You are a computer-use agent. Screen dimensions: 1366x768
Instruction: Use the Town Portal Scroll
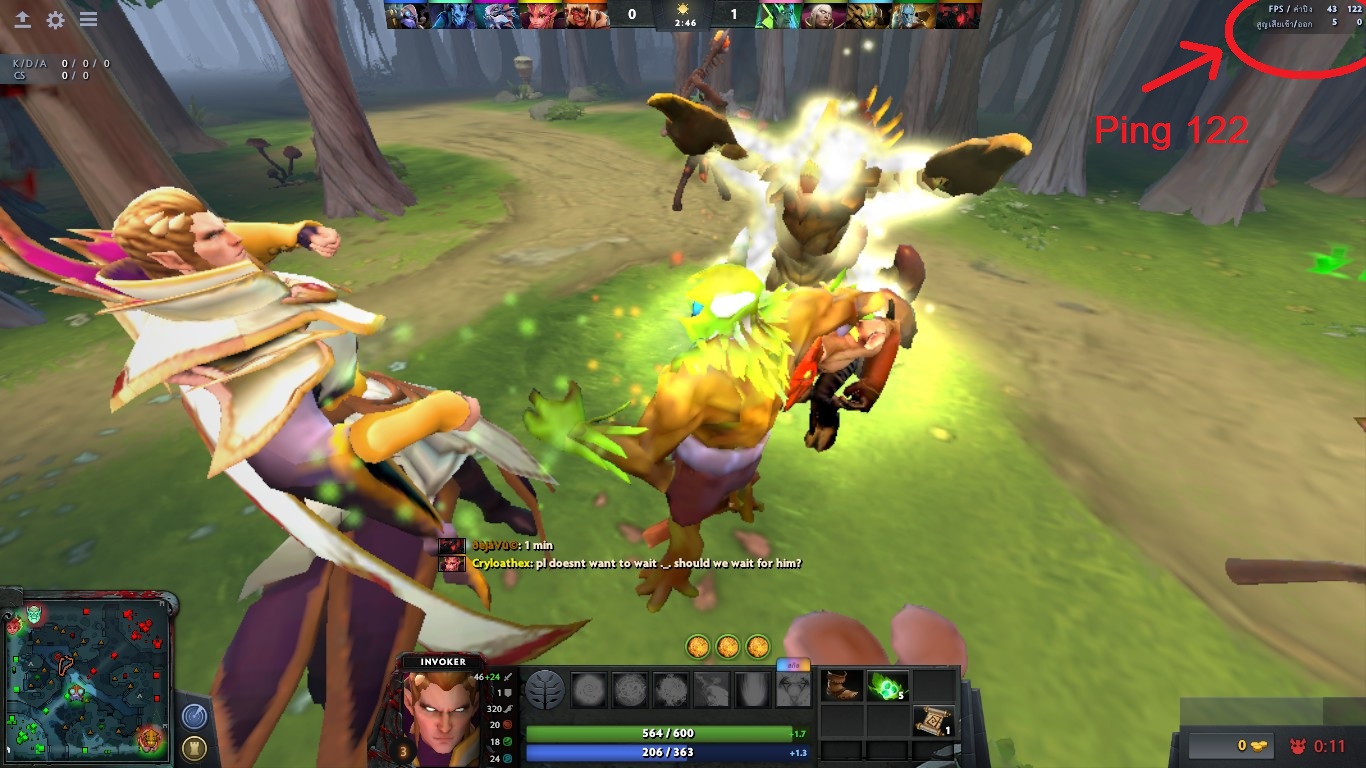point(932,721)
